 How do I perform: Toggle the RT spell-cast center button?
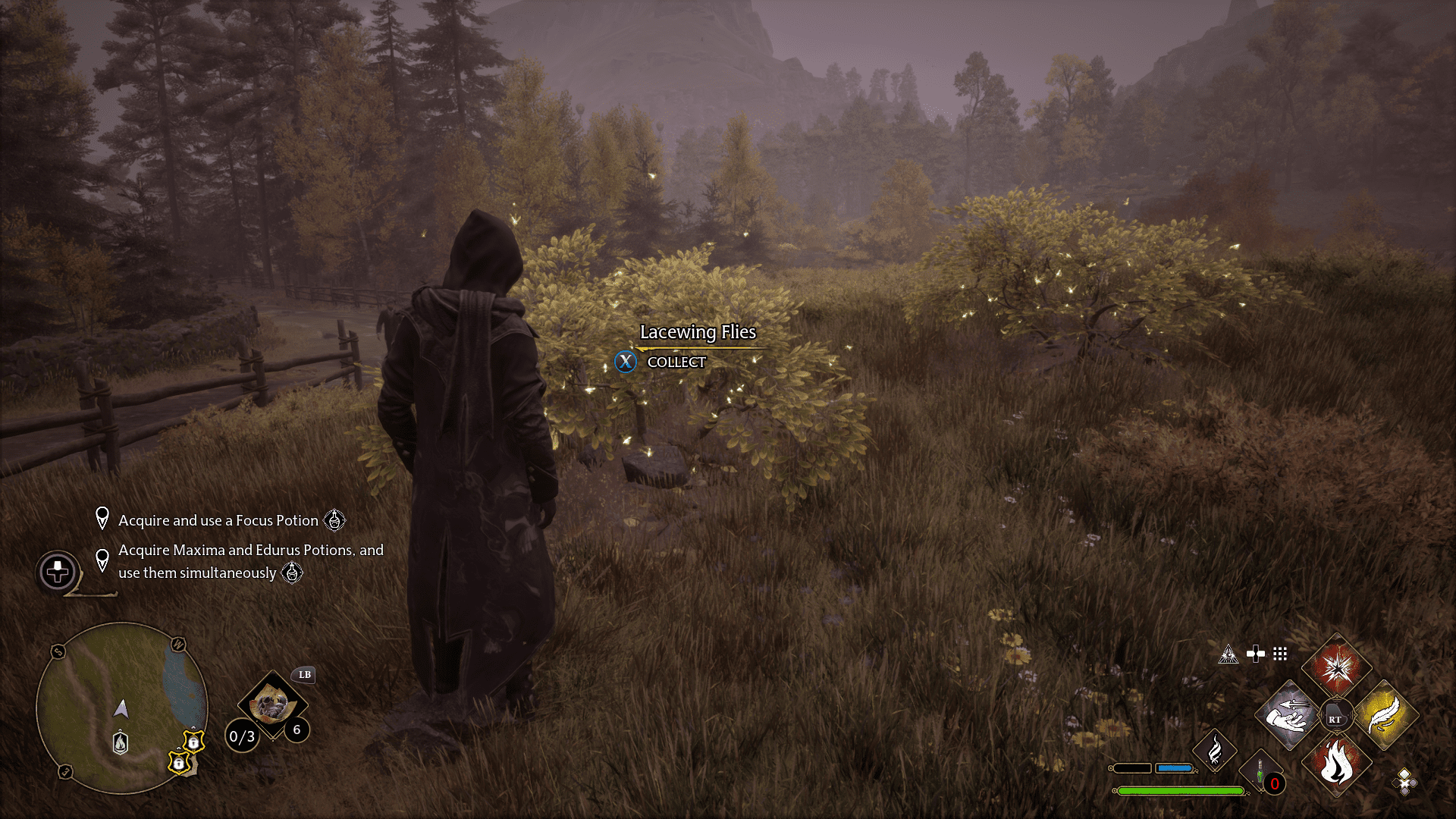point(1337,714)
